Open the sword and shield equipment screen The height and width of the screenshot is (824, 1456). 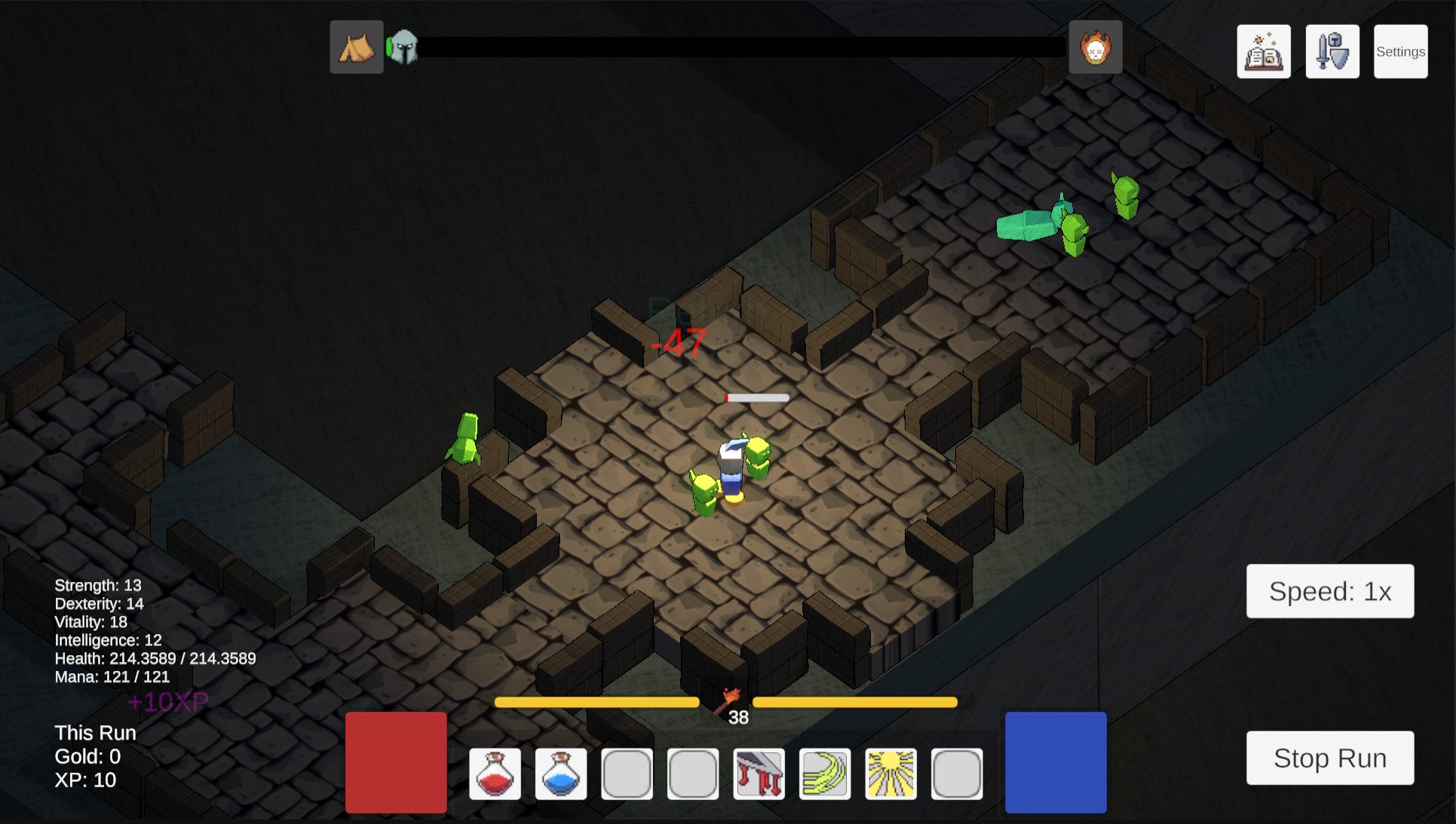tap(1332, 51)
